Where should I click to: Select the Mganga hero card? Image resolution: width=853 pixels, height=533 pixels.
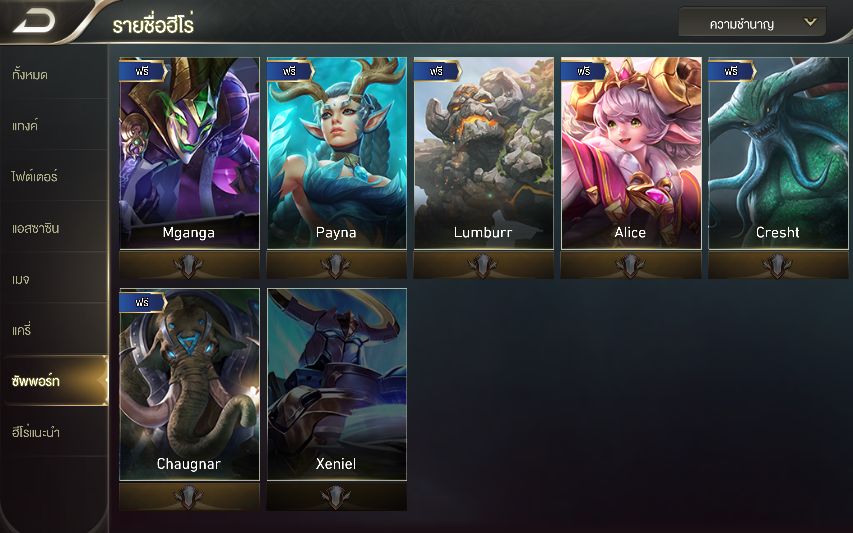(x=189, y=153)
